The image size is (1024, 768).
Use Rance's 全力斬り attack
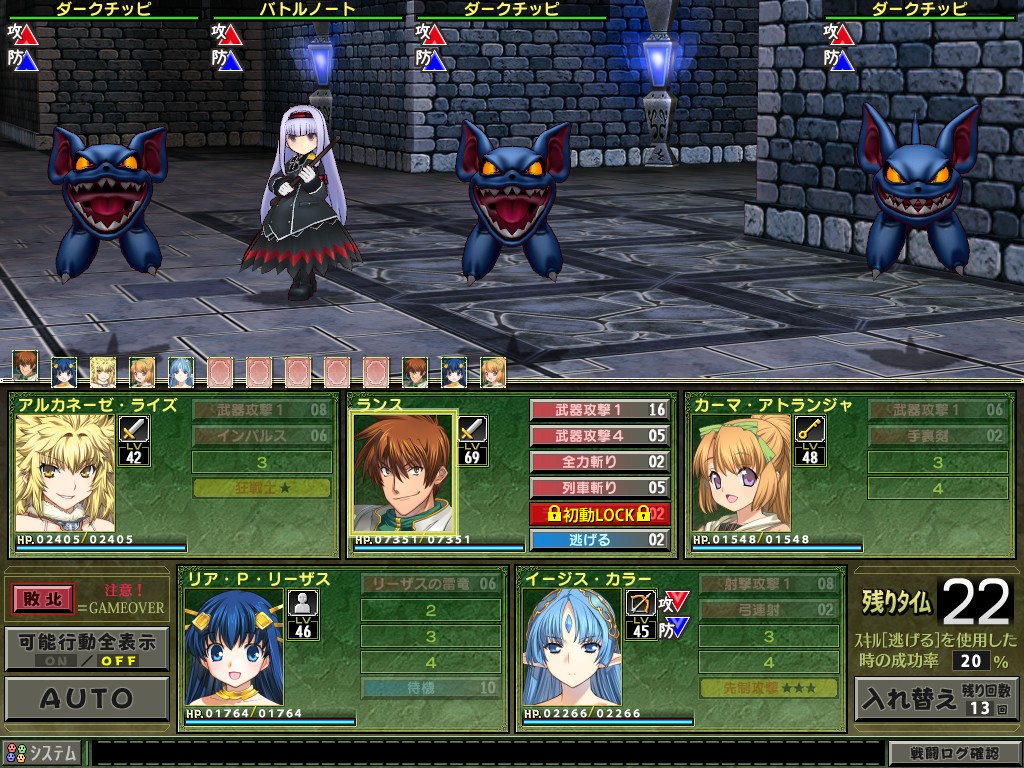tap(599, 462)
